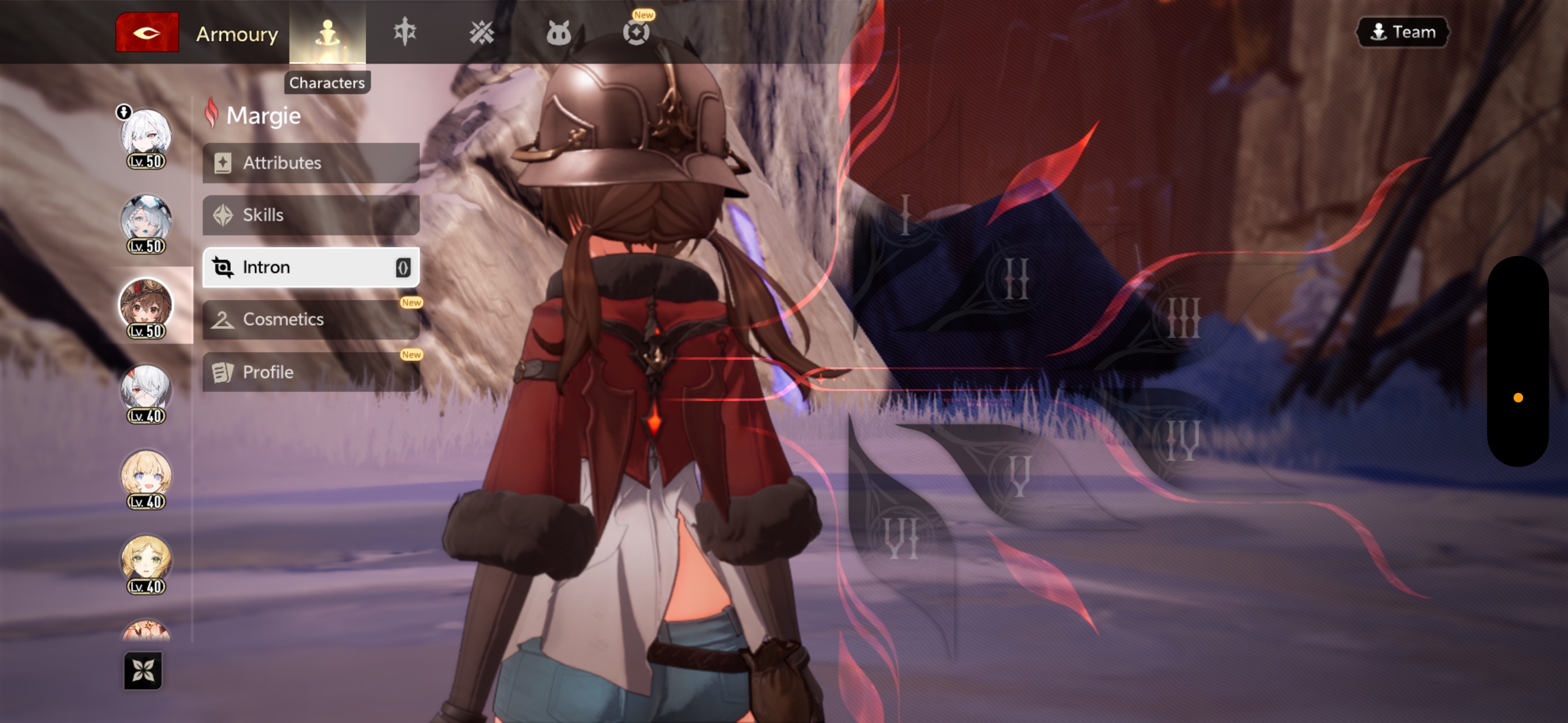Screen dimensions: 1568x723
Task: Click the four-petal flower icon button
Action: click(143, 671)
